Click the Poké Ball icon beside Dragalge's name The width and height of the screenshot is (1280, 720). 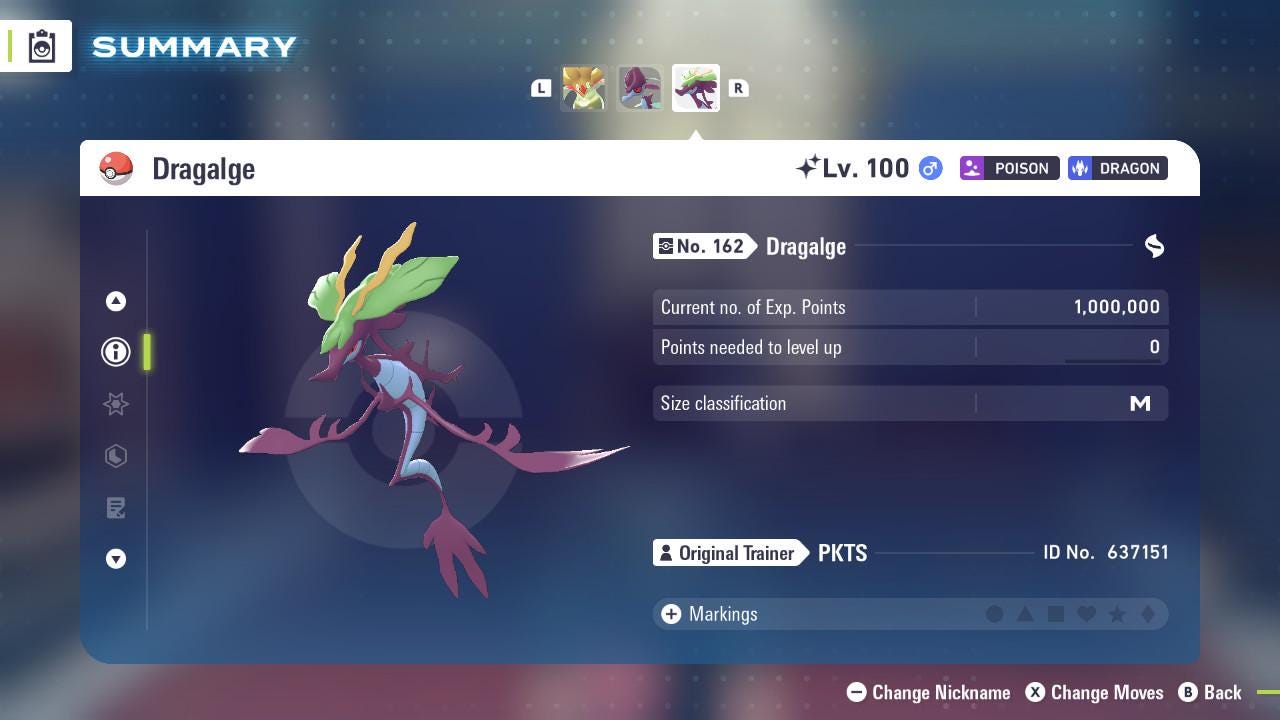tap(115, 168)
